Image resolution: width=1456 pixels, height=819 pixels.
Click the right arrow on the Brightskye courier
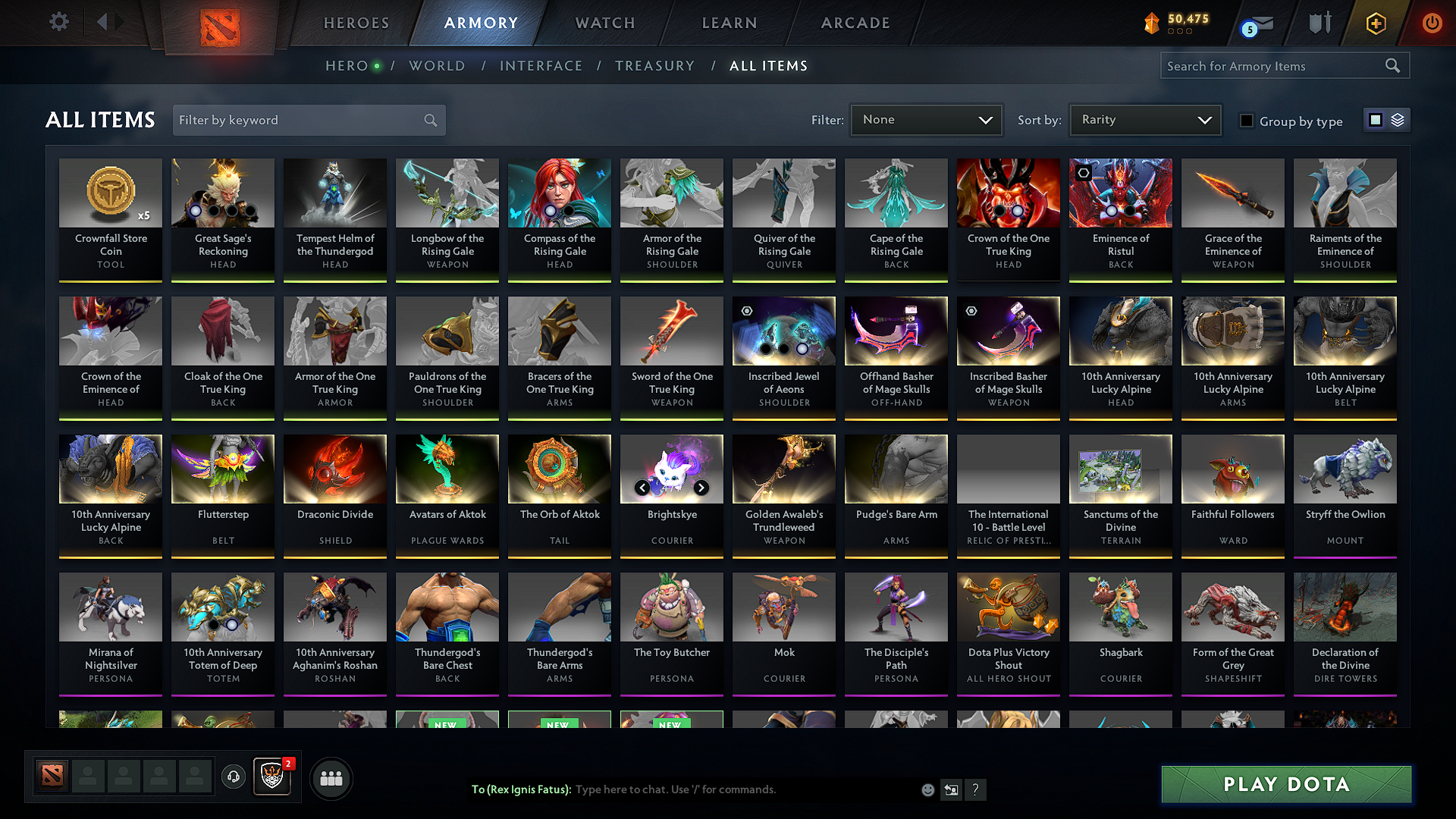point(700,488)
